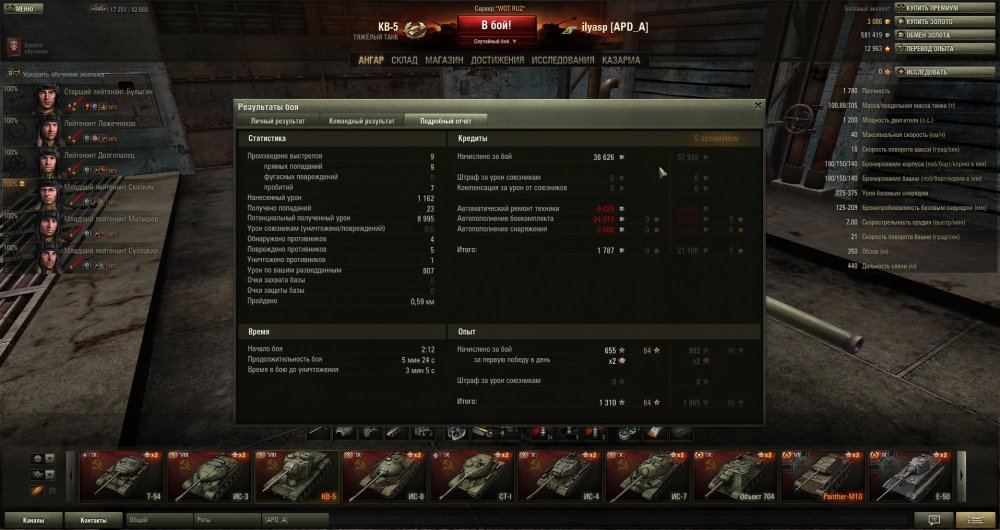Screen dimensions: 1000x530
Task: Show the Казарма section
Action: point(623,60)
